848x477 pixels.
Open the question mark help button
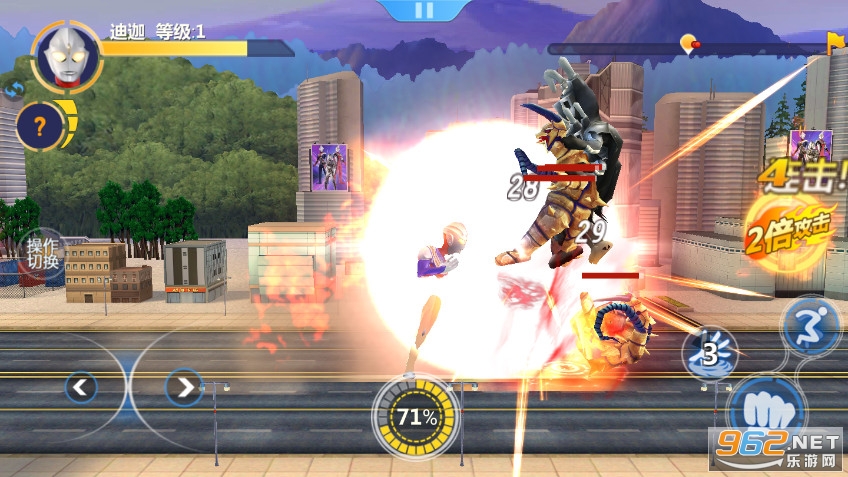click(40, 126)
